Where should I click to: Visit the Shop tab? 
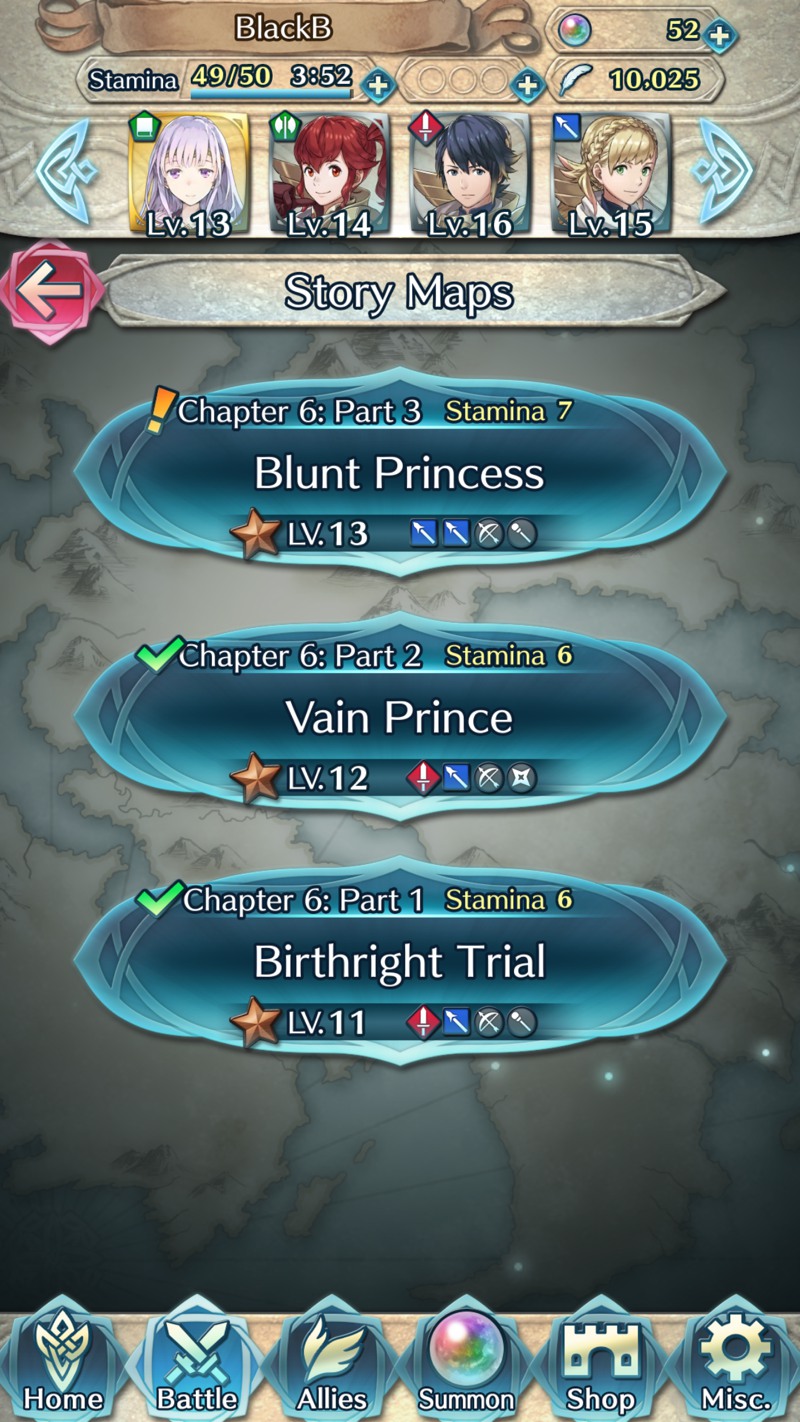point(601,1366)
